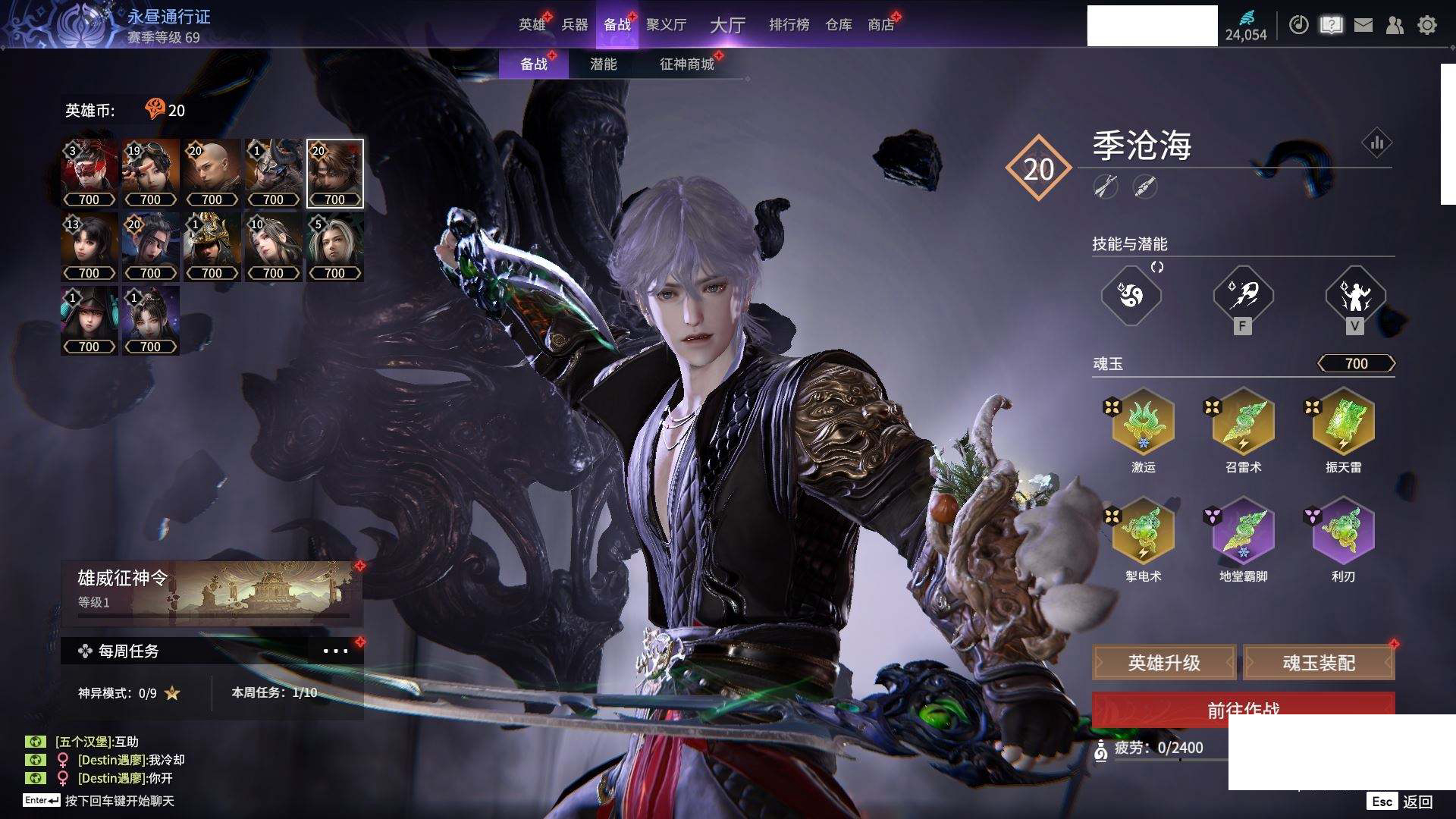Click the 英雄升级 hero upgrade button
The width and height of the screenshot is (1456, 819).
pos(1164,663)
